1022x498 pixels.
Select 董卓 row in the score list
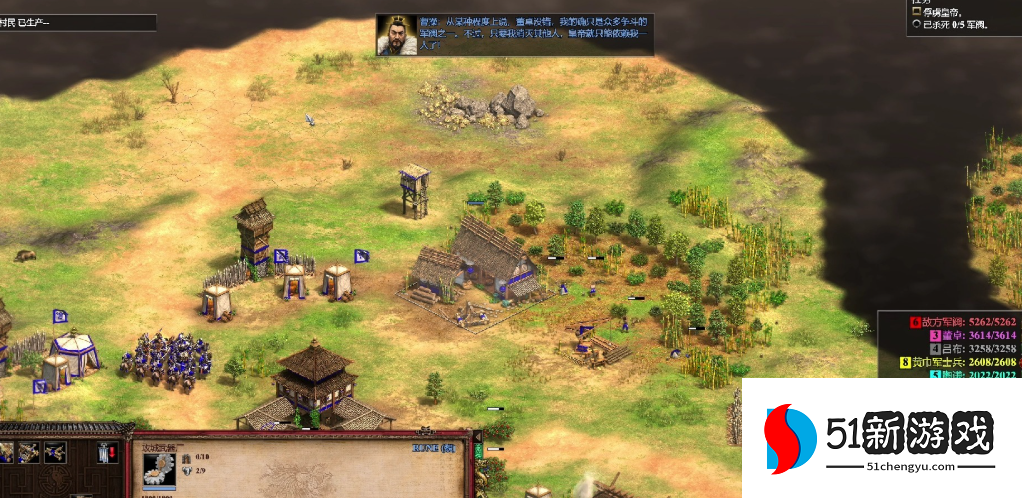tap(948, 335)
